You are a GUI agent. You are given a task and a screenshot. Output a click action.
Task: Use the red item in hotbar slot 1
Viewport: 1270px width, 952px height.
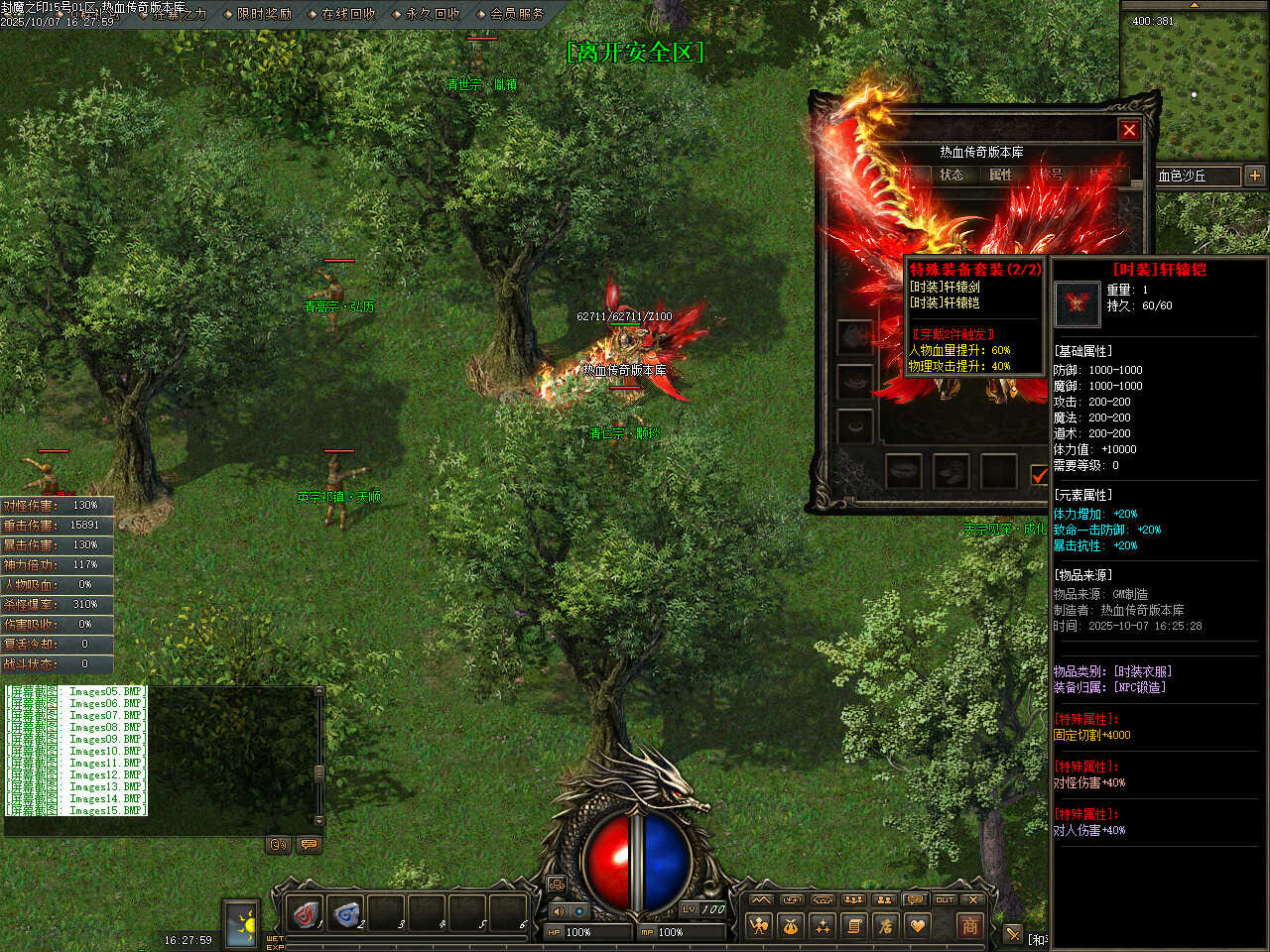point(306,913)
